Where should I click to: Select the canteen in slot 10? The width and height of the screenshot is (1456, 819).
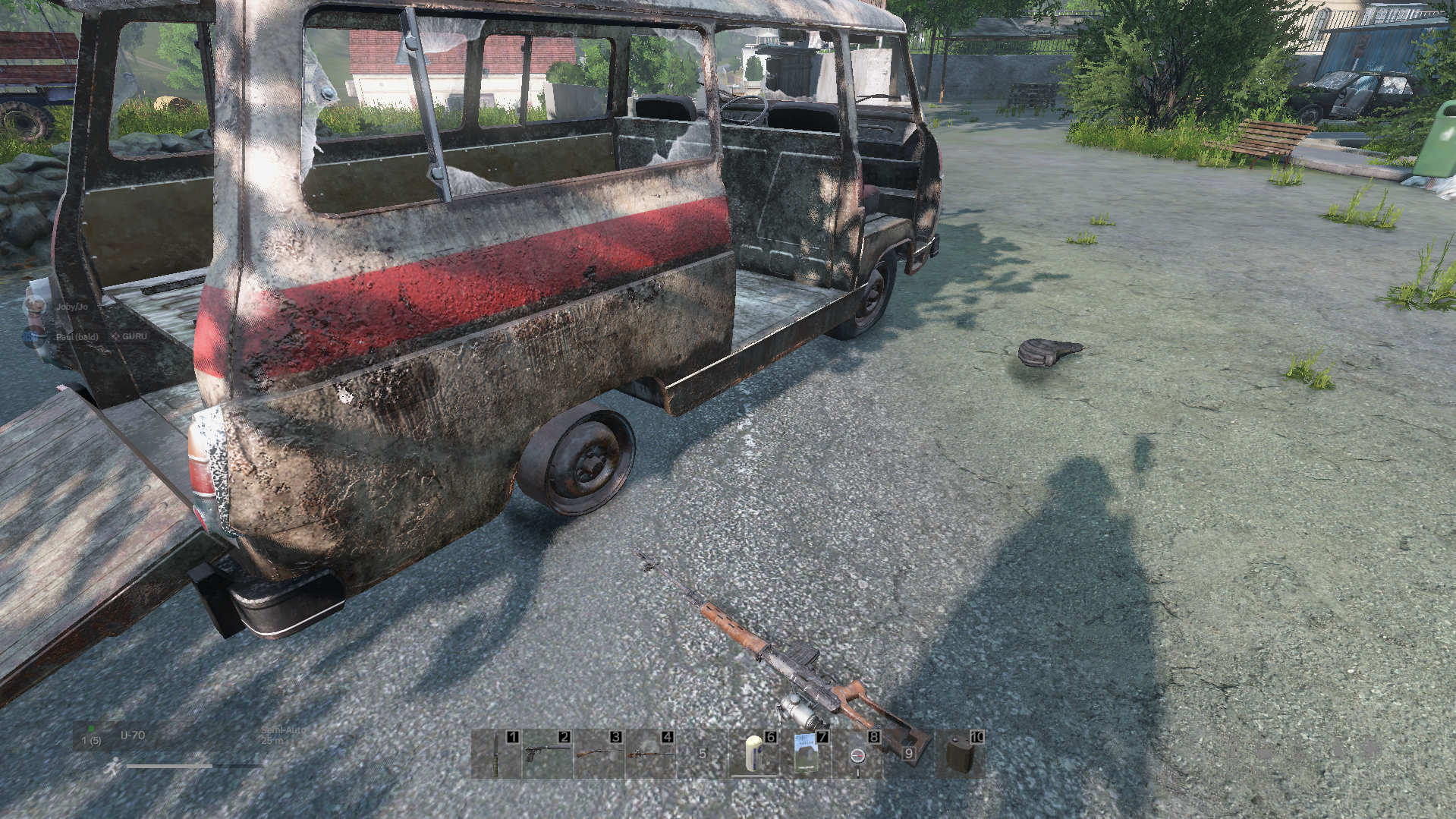click(960, 754)
